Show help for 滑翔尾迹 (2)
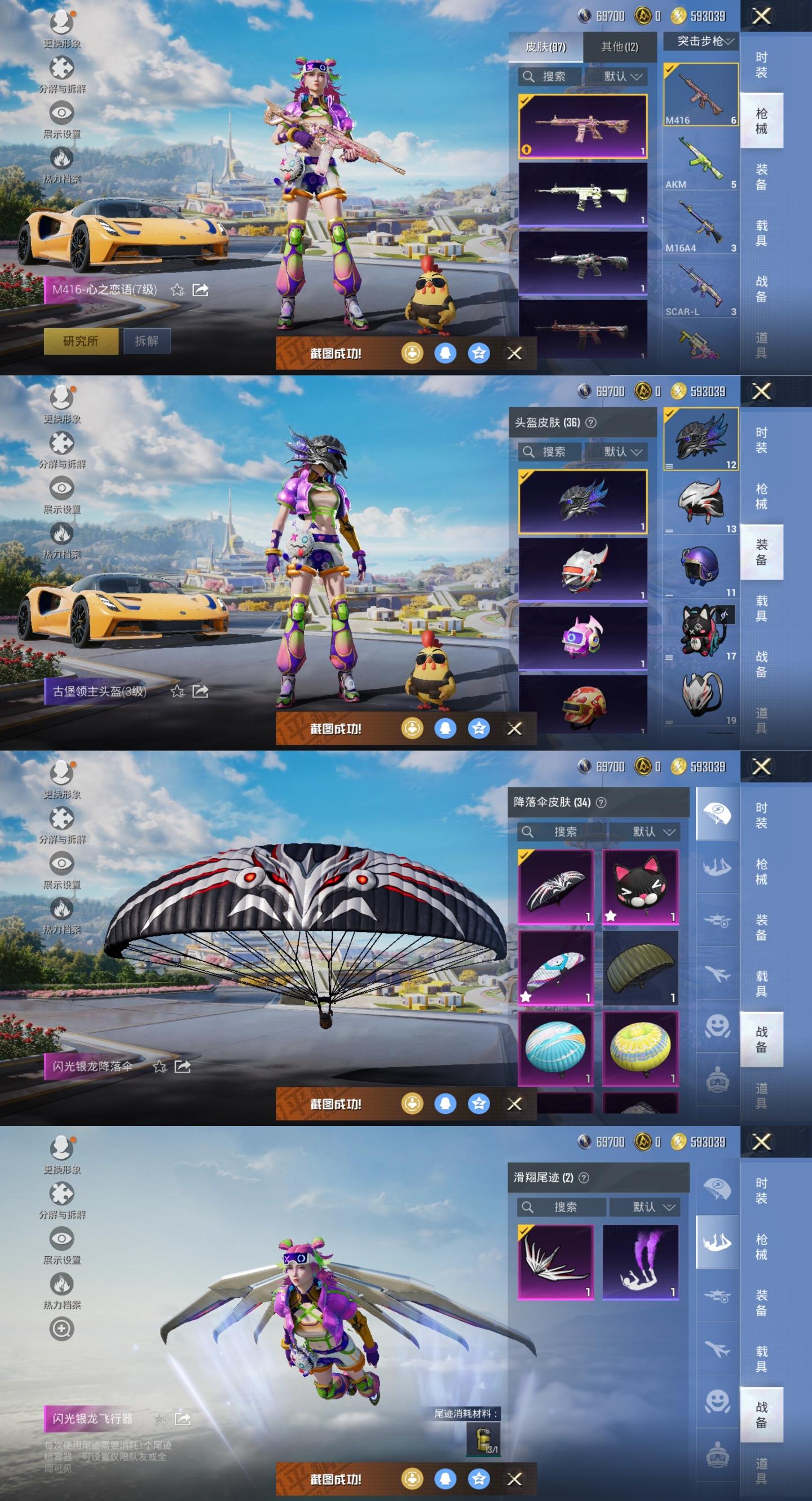Image resolution: width=812 pixels, height=1501 pixels. pos(584,1178)
